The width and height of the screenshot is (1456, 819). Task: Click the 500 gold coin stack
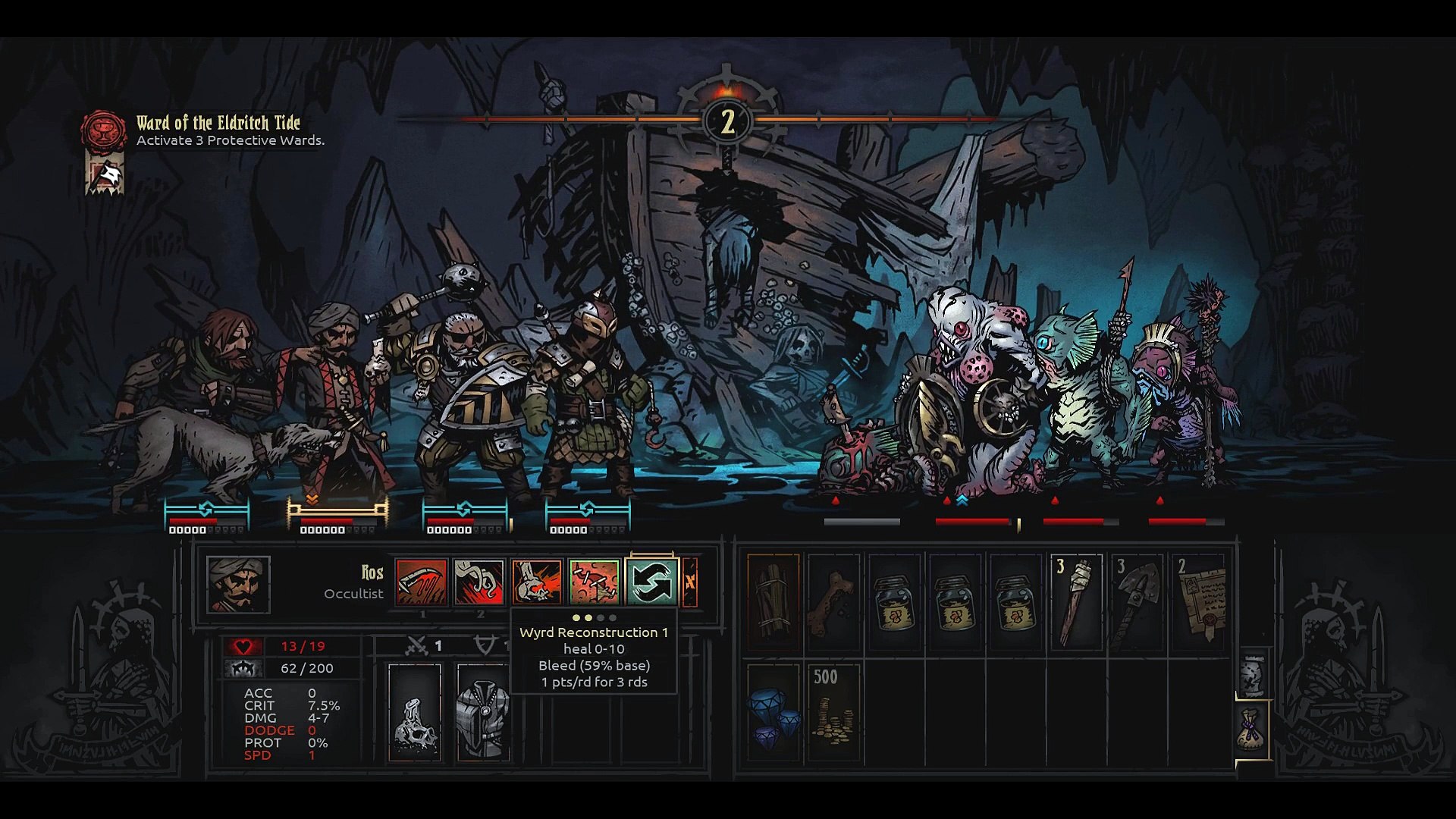[x=833, y=713]
